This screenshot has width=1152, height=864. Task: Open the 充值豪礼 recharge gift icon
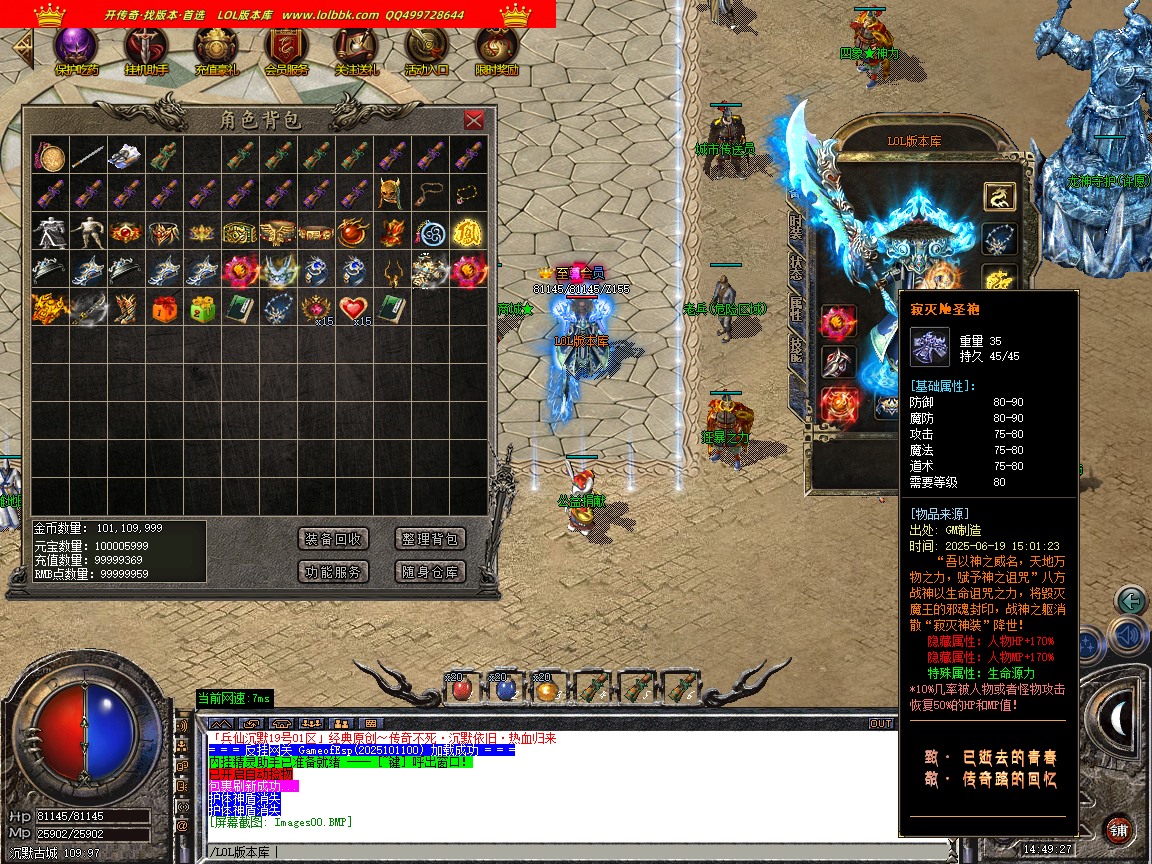216,47
